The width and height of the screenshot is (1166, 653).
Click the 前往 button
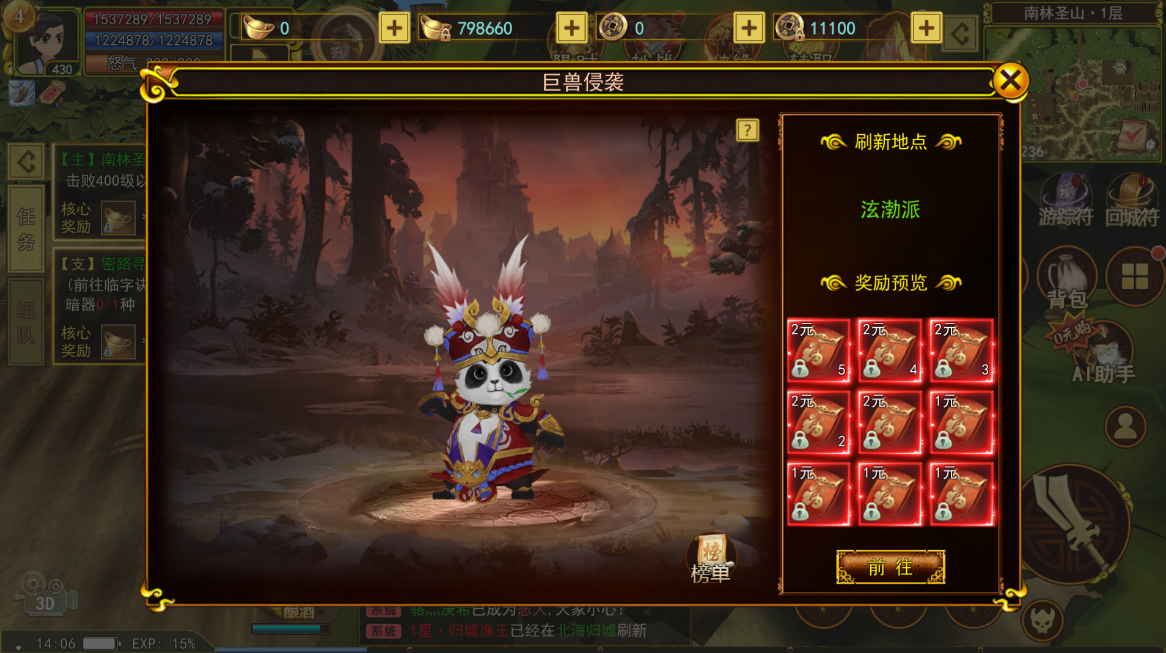pos(890,567)
